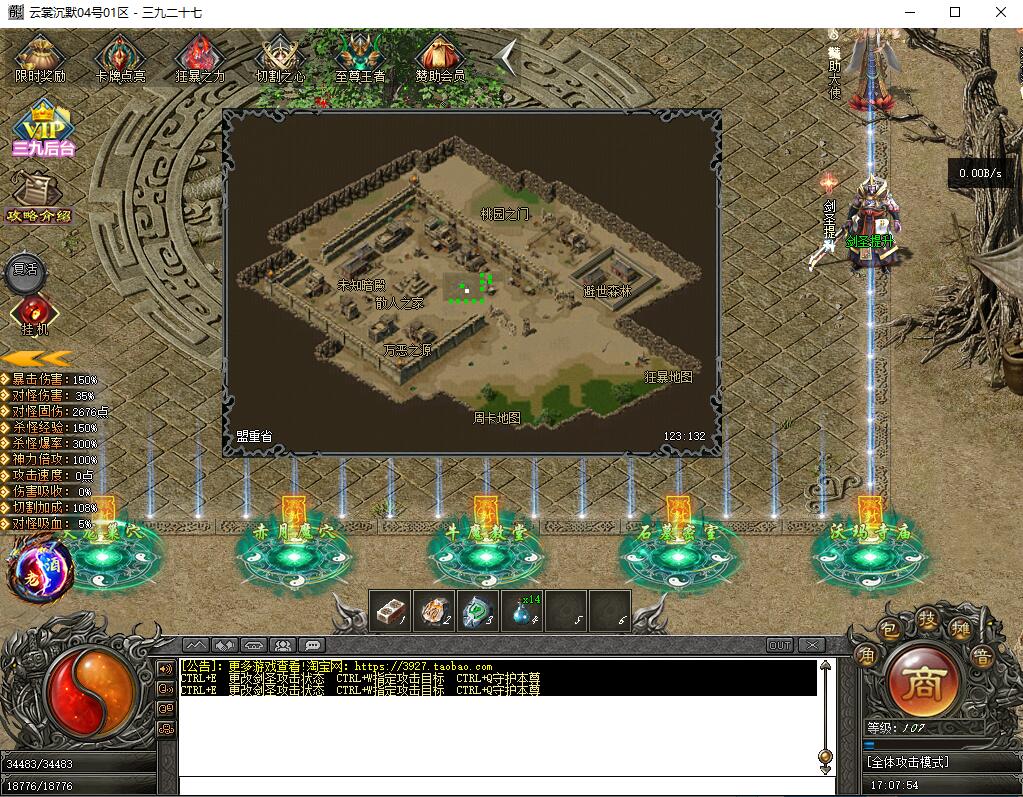Open the VIP 三九后台 panel
Screen dimensions: 1023x797
coord(43,128)
